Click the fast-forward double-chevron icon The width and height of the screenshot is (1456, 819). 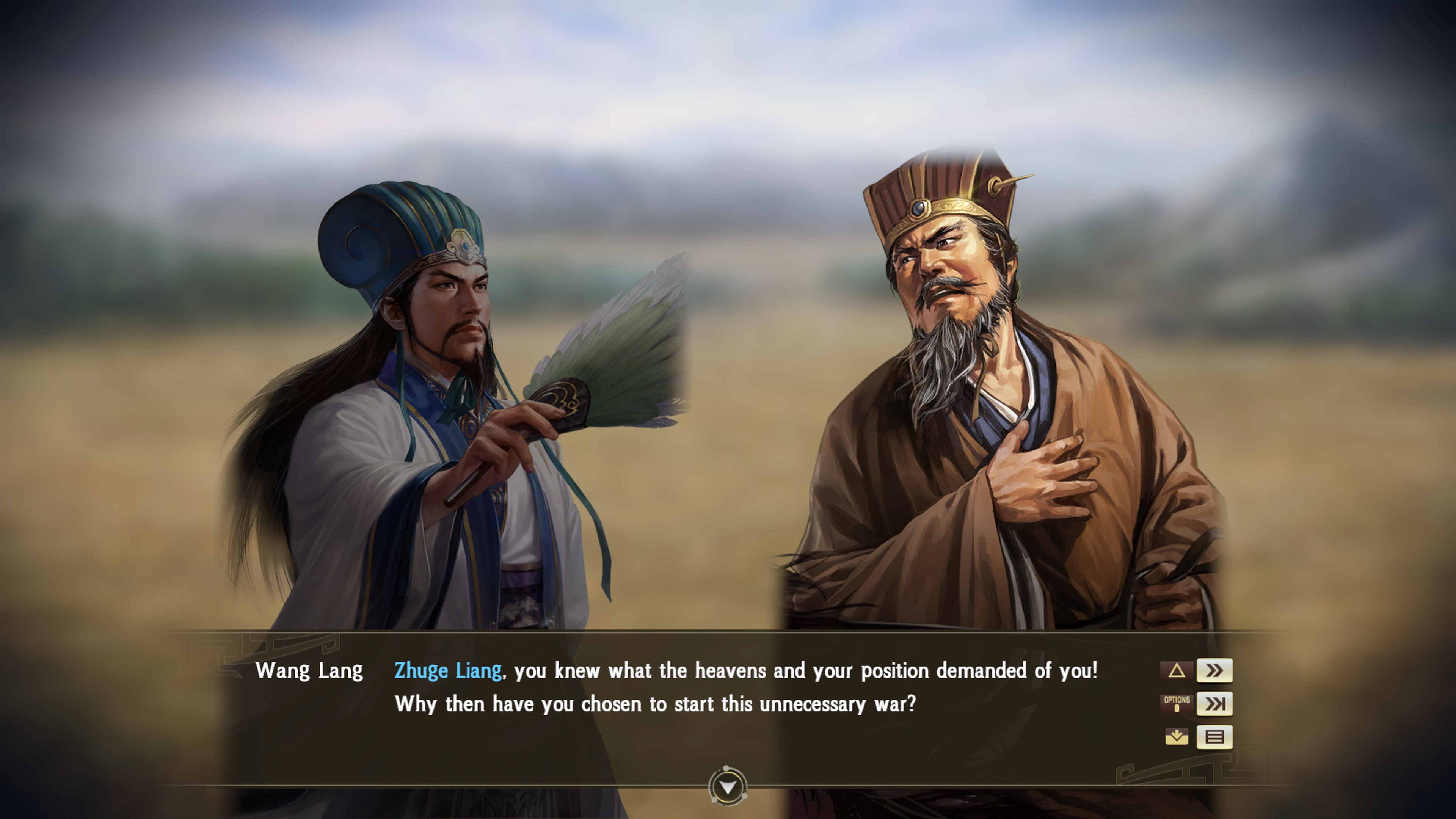[1215, 670]
